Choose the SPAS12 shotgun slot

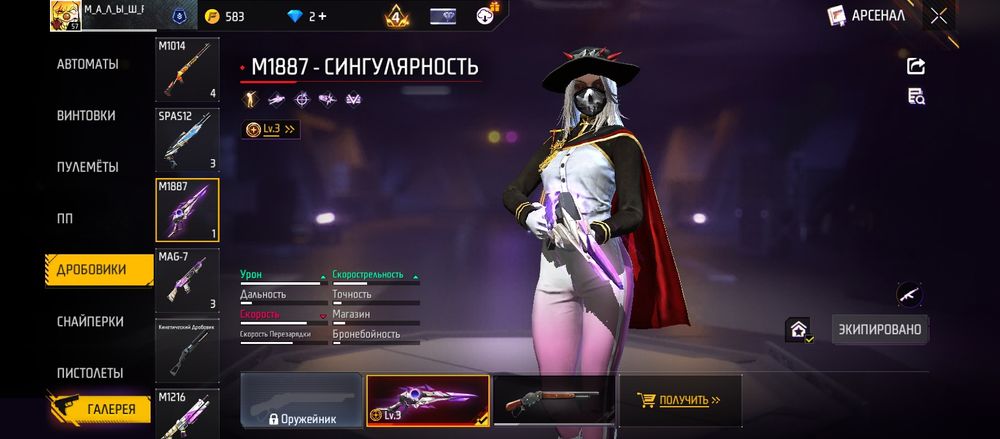click(x=188, y=140)
